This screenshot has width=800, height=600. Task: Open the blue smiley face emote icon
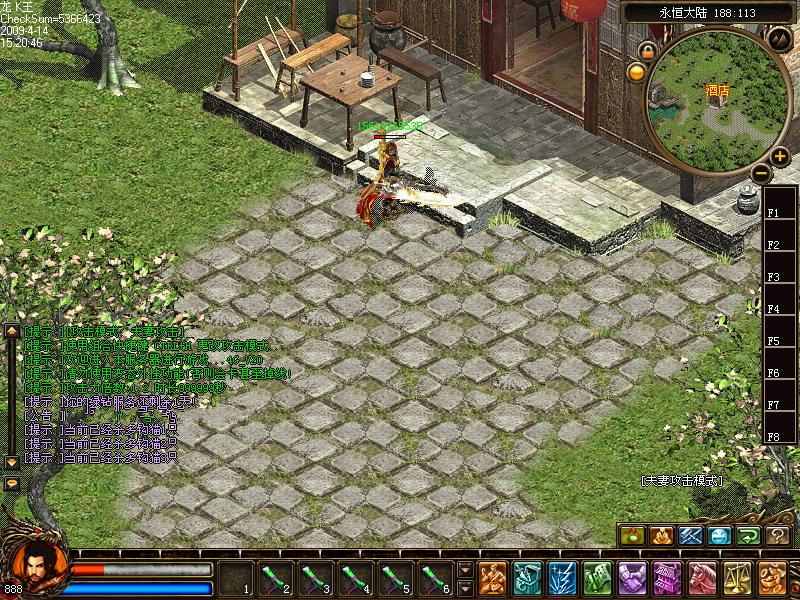[x=720, y=536]
